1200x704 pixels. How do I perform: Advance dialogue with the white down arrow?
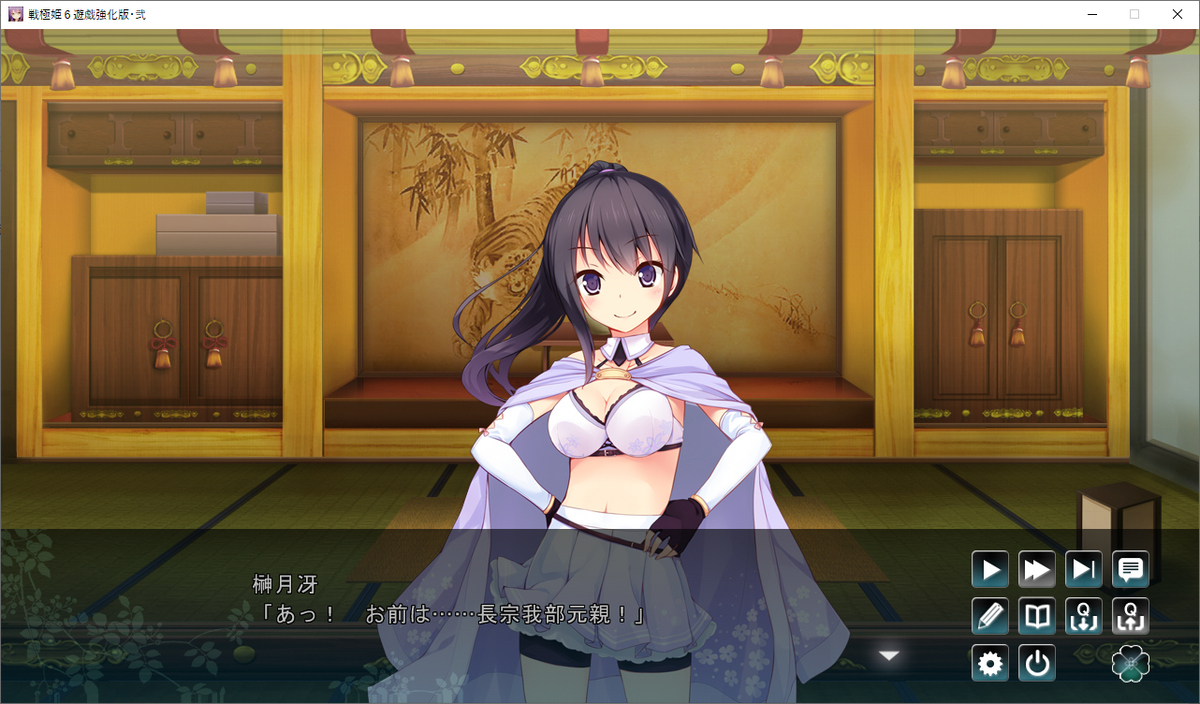point(889,656)
